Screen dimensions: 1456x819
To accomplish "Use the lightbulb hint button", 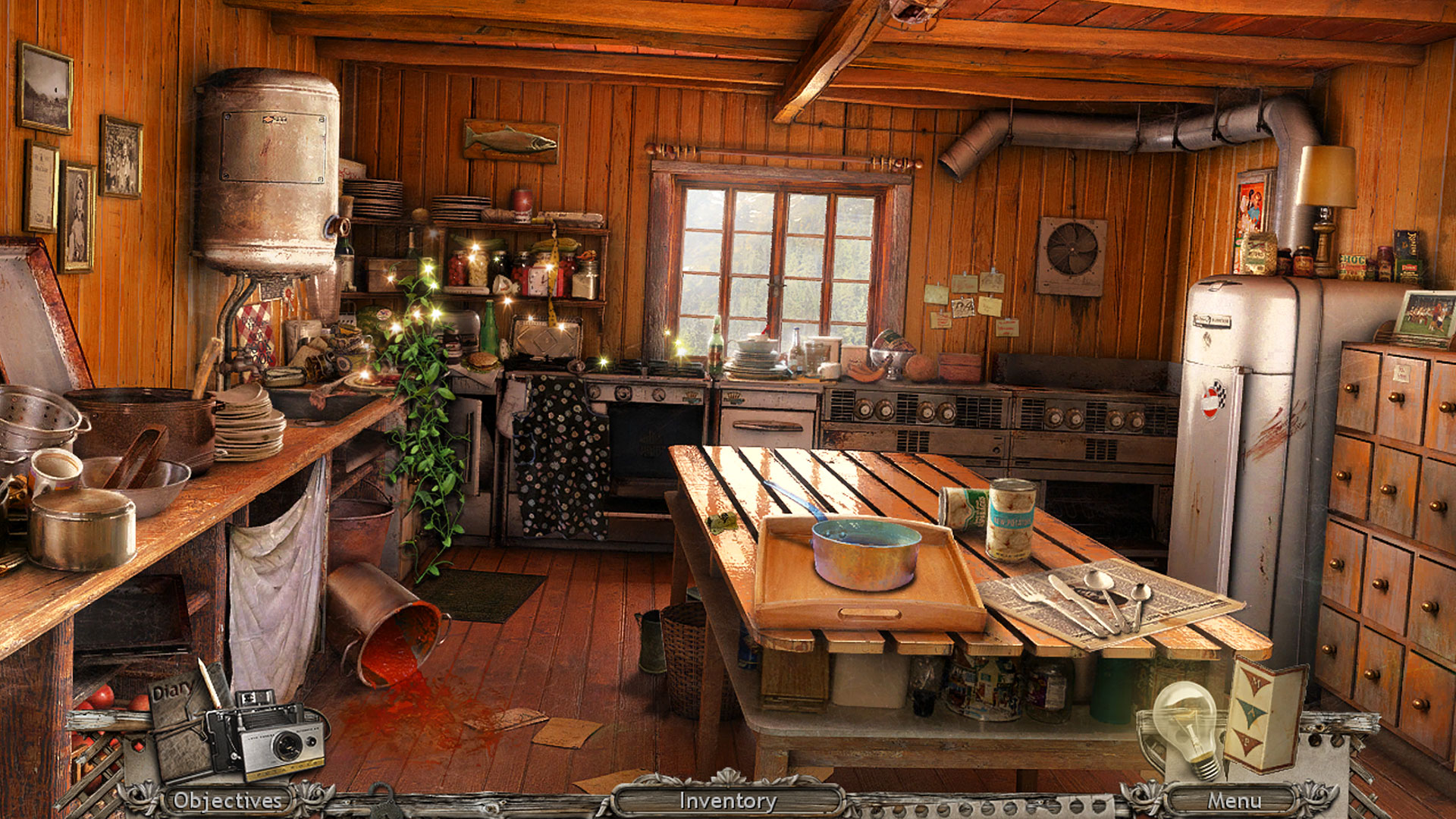I will click(1186, 726).
